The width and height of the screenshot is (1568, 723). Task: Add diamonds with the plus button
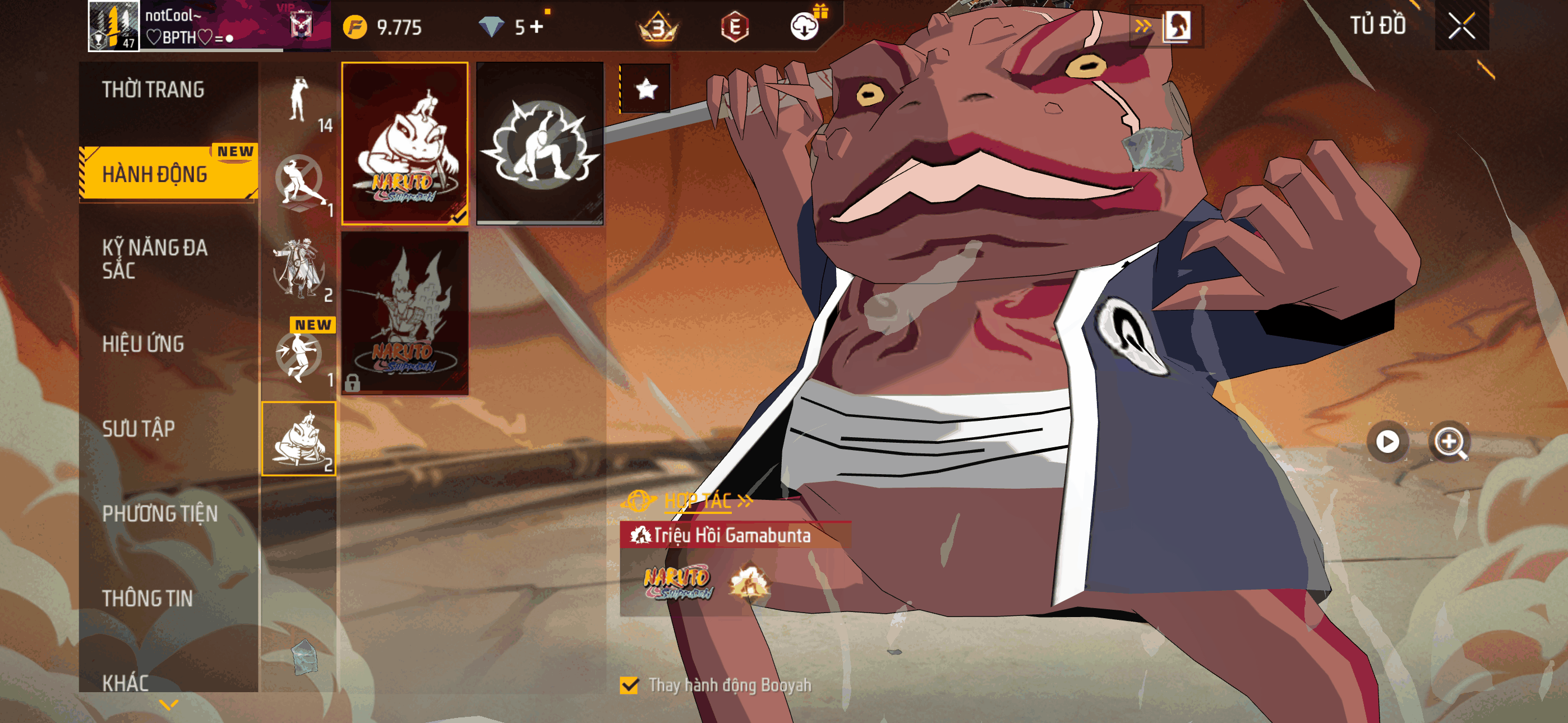click(x=537, y=27)
